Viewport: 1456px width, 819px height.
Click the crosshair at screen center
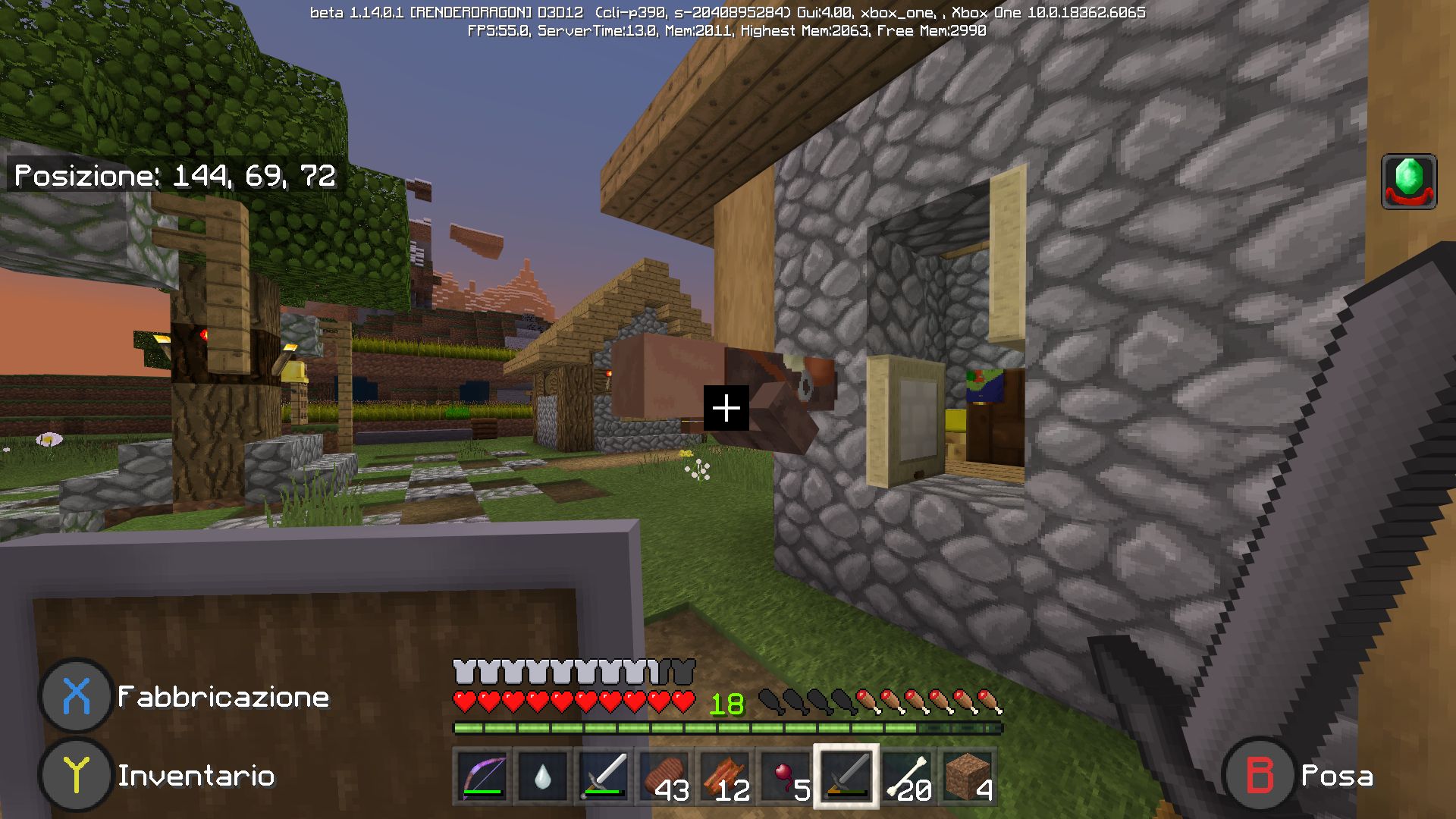click(x=726, y=408)
